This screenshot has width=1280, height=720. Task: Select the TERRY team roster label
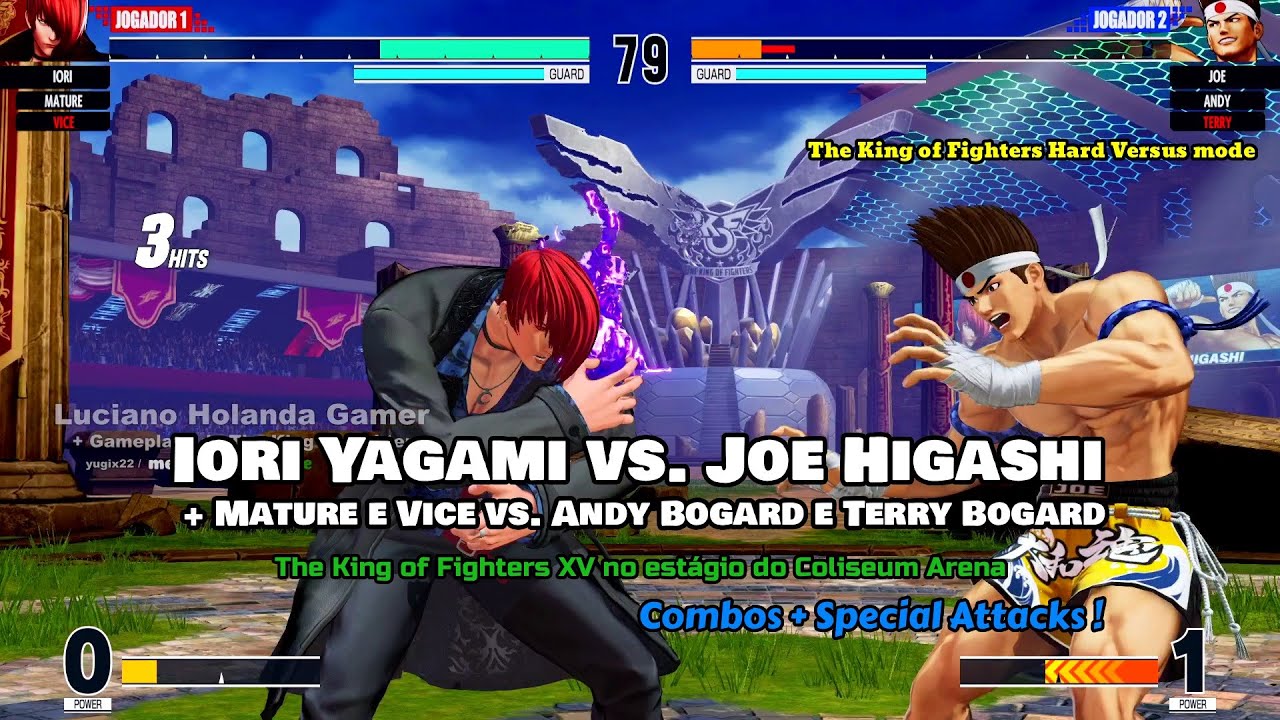1216,122
